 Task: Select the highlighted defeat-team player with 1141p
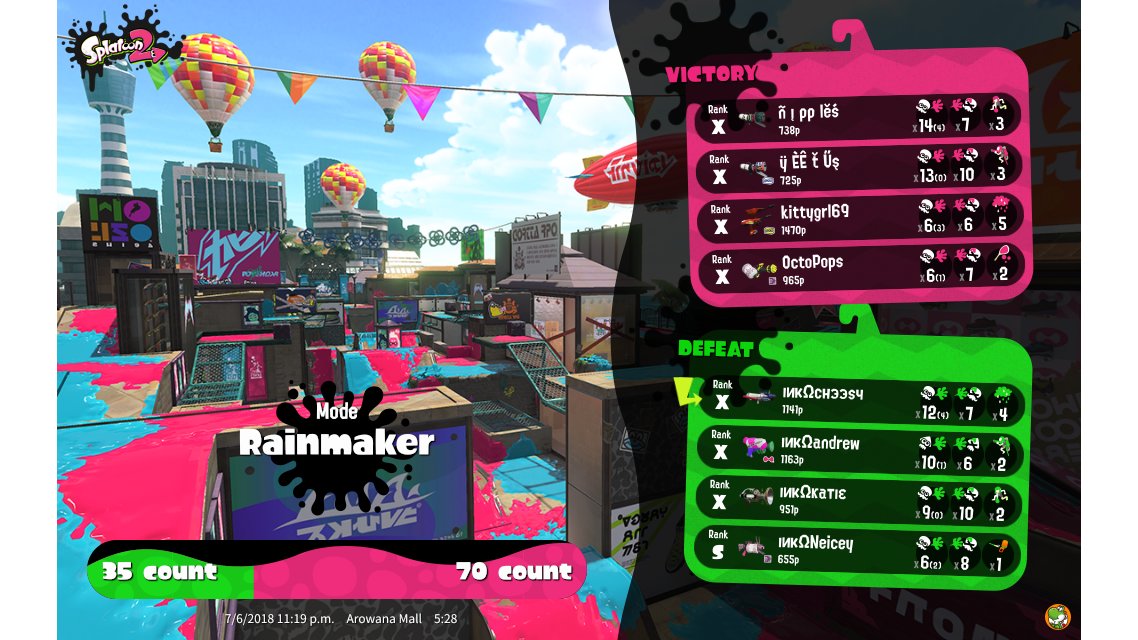(x=860, y=399)
